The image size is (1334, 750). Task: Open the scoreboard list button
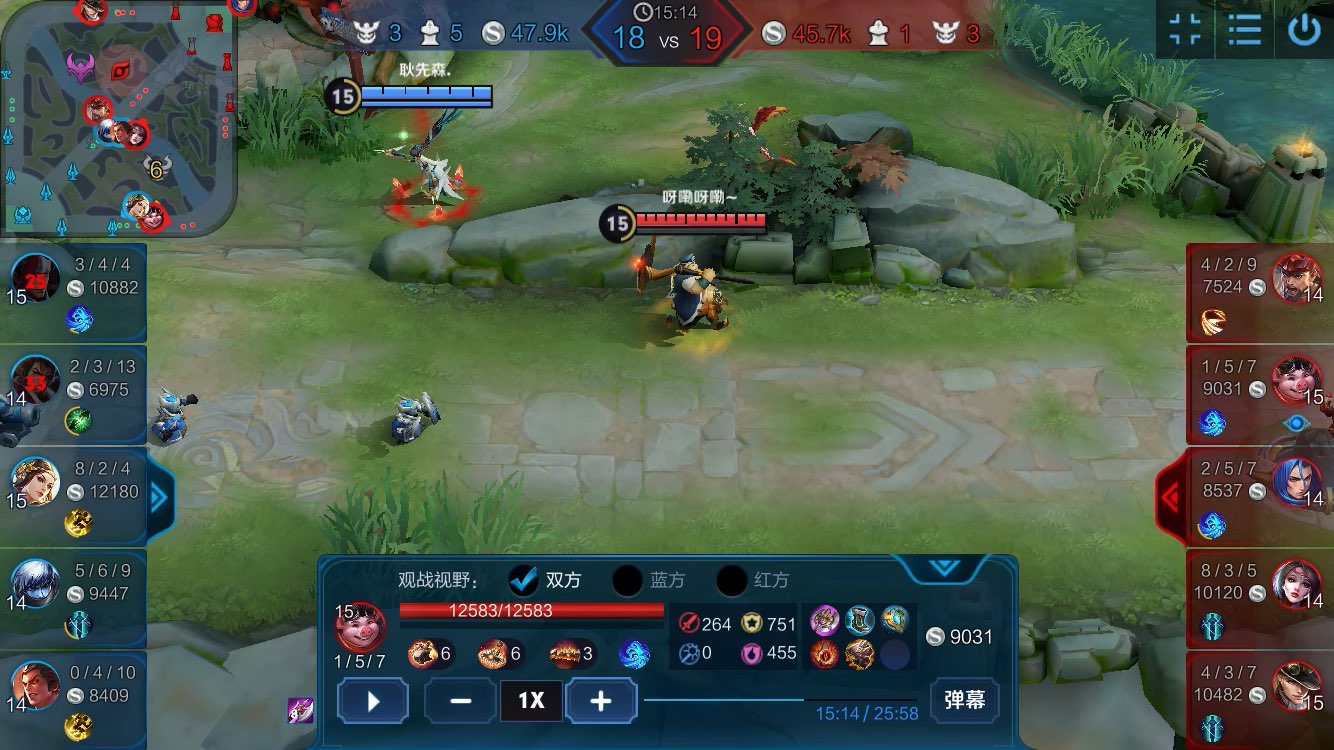tap(1245, 30)
